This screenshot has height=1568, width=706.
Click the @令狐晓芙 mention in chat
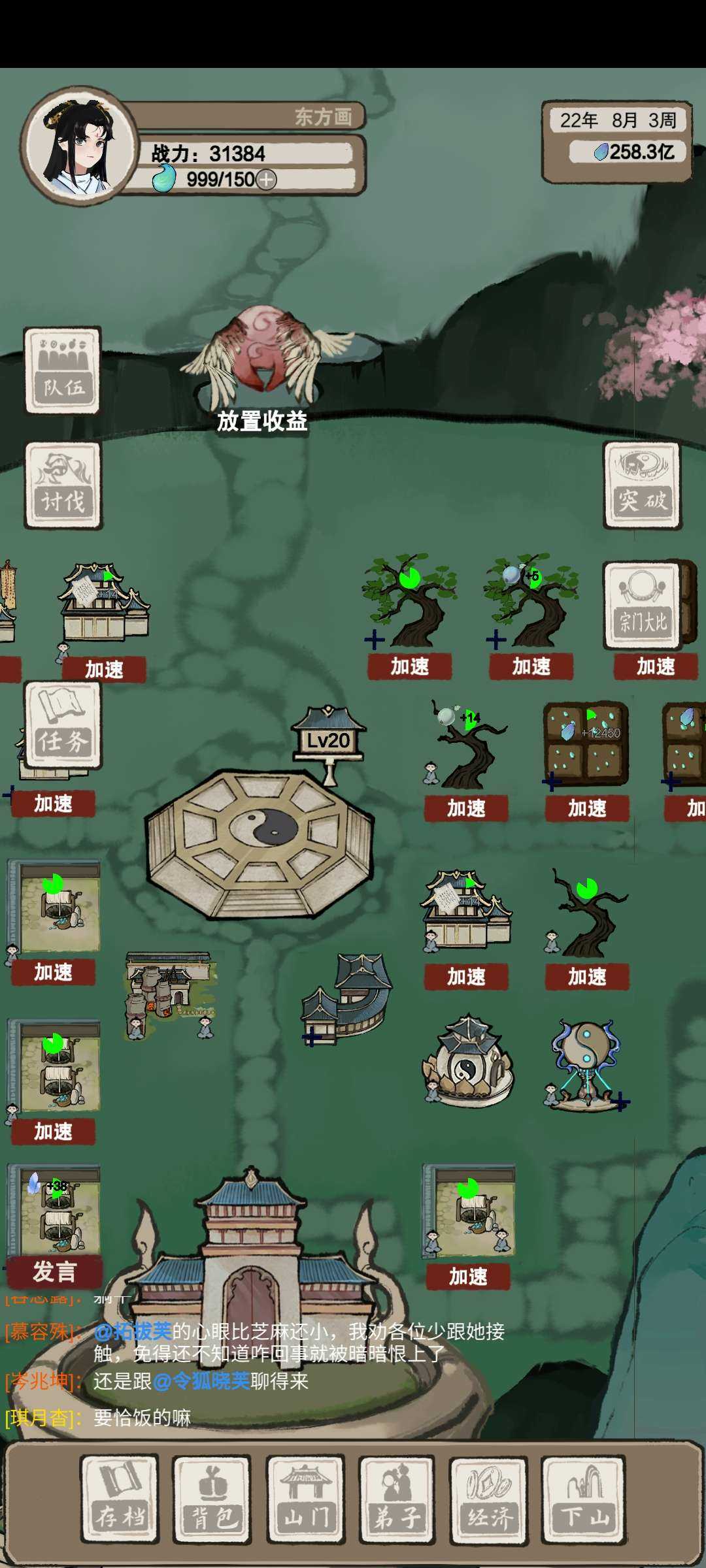pos(201,1381)
